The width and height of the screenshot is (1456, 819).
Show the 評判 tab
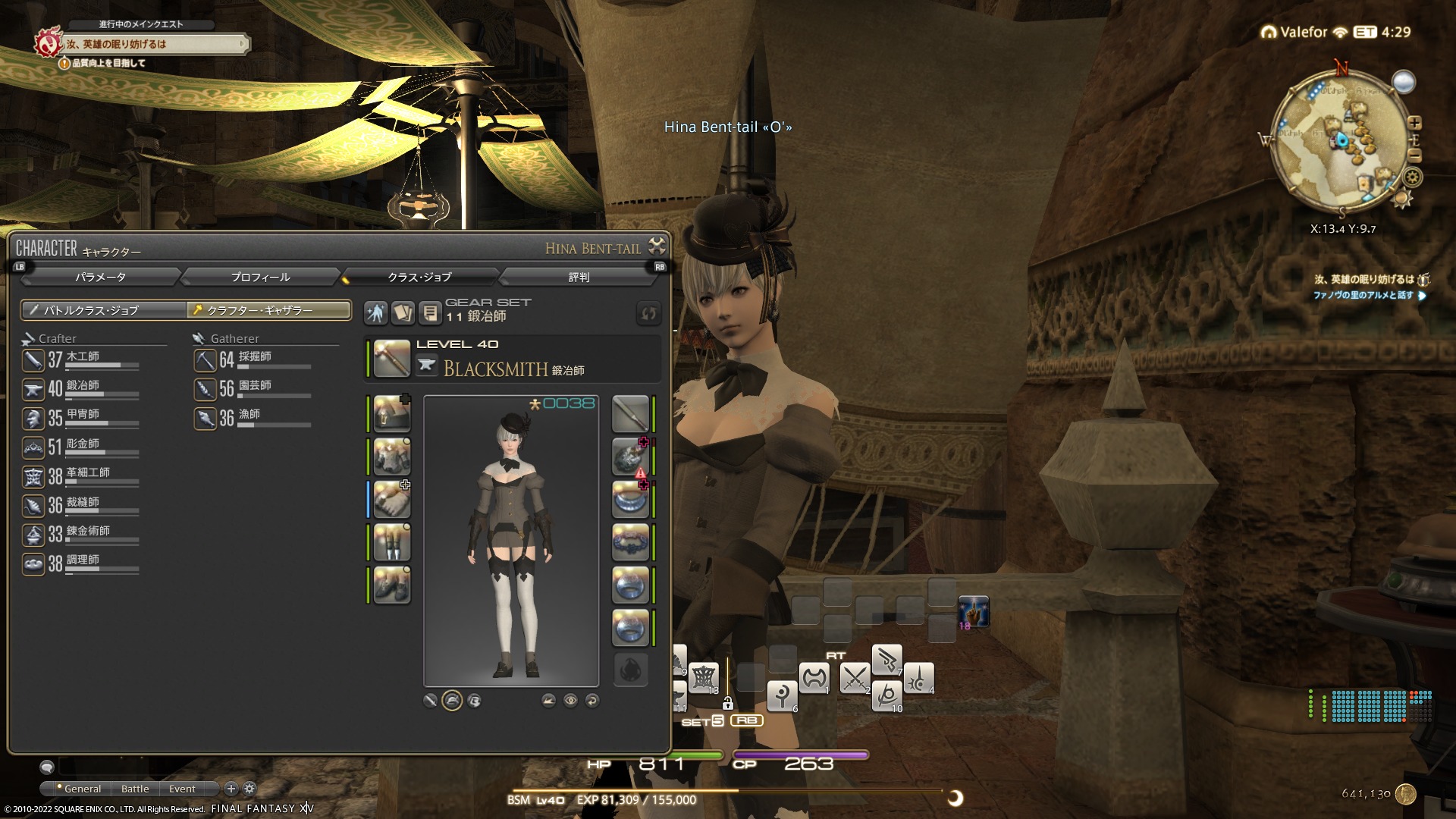pos(579,278)
